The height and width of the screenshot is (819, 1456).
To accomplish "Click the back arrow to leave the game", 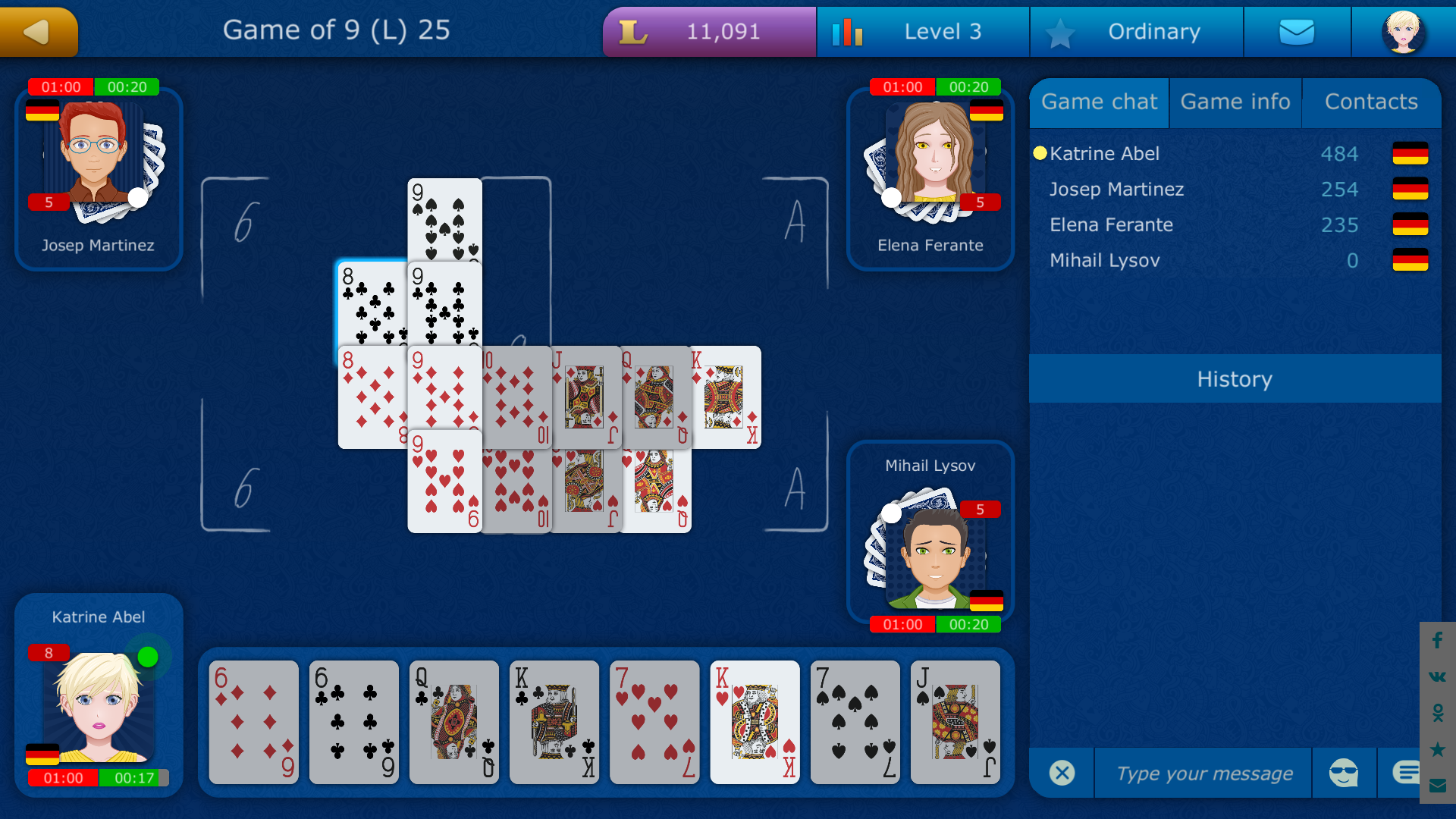I will [x=38, y=31].
